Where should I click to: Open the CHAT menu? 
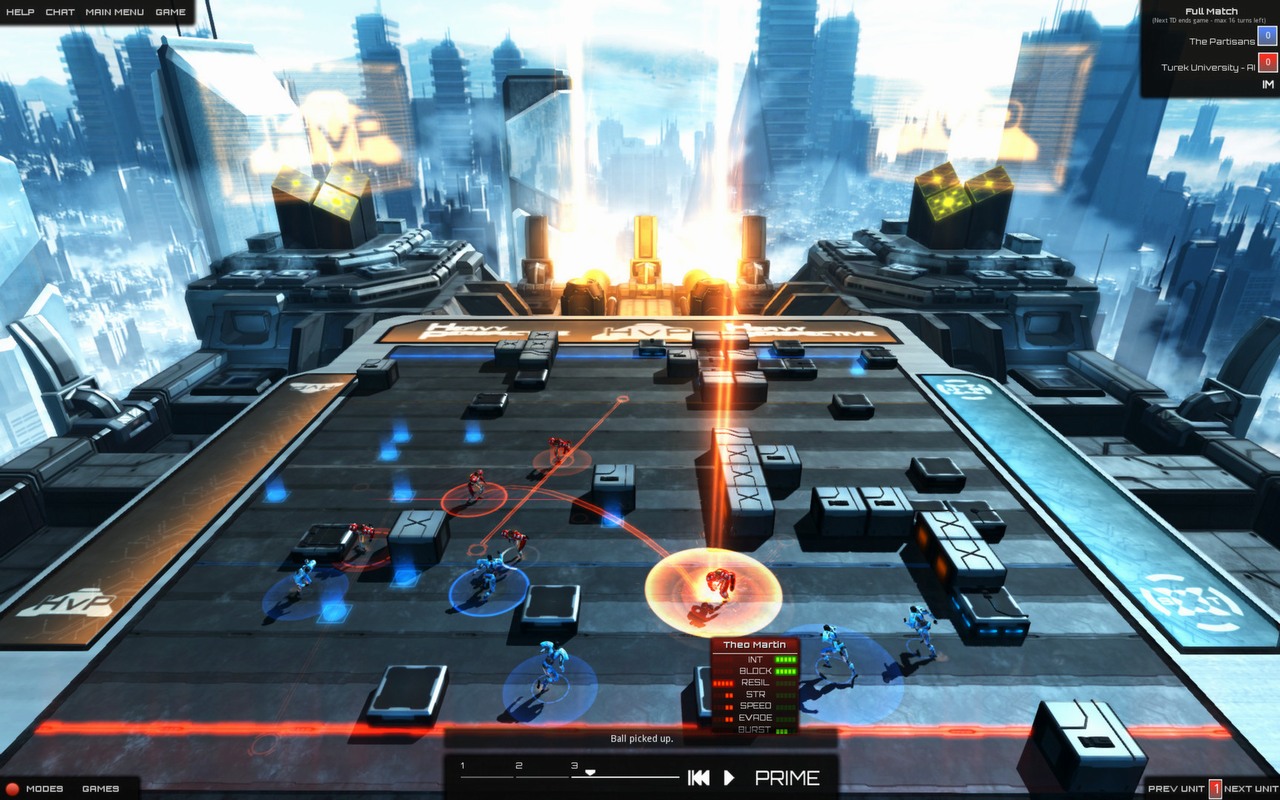[x=60, y=12]
